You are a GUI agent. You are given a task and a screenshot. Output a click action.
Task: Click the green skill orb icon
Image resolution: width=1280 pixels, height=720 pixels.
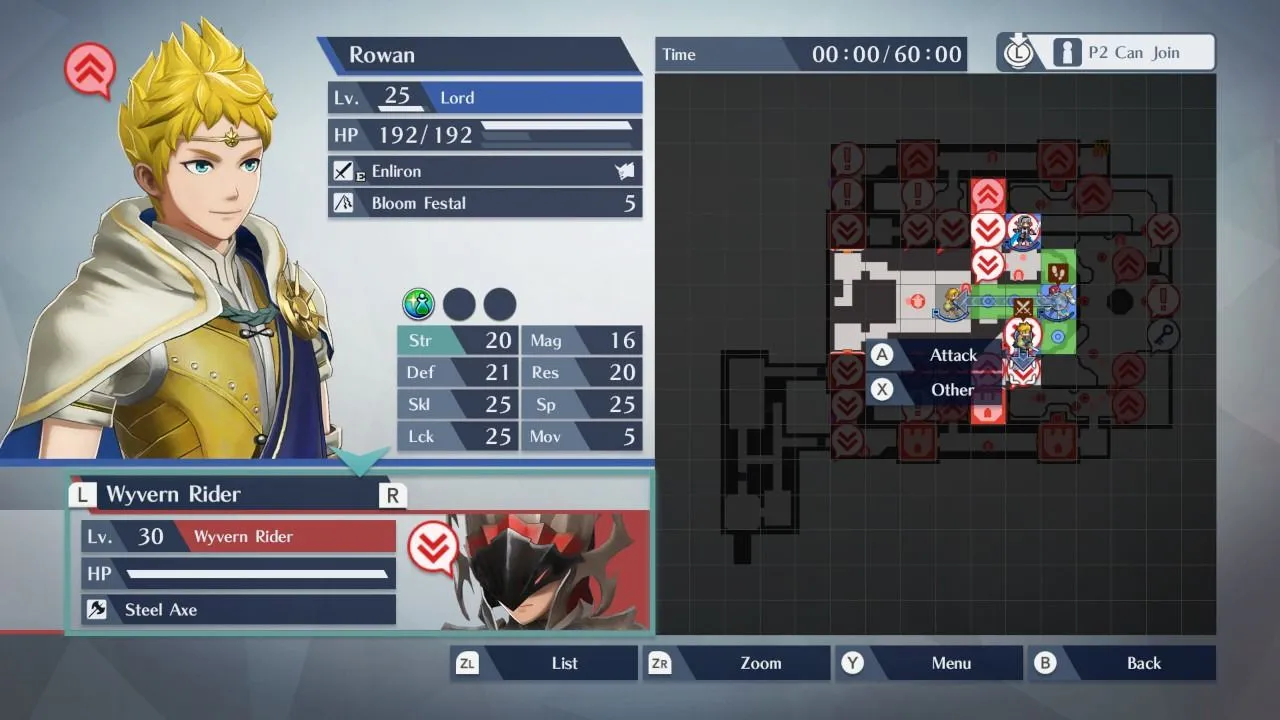419,303
